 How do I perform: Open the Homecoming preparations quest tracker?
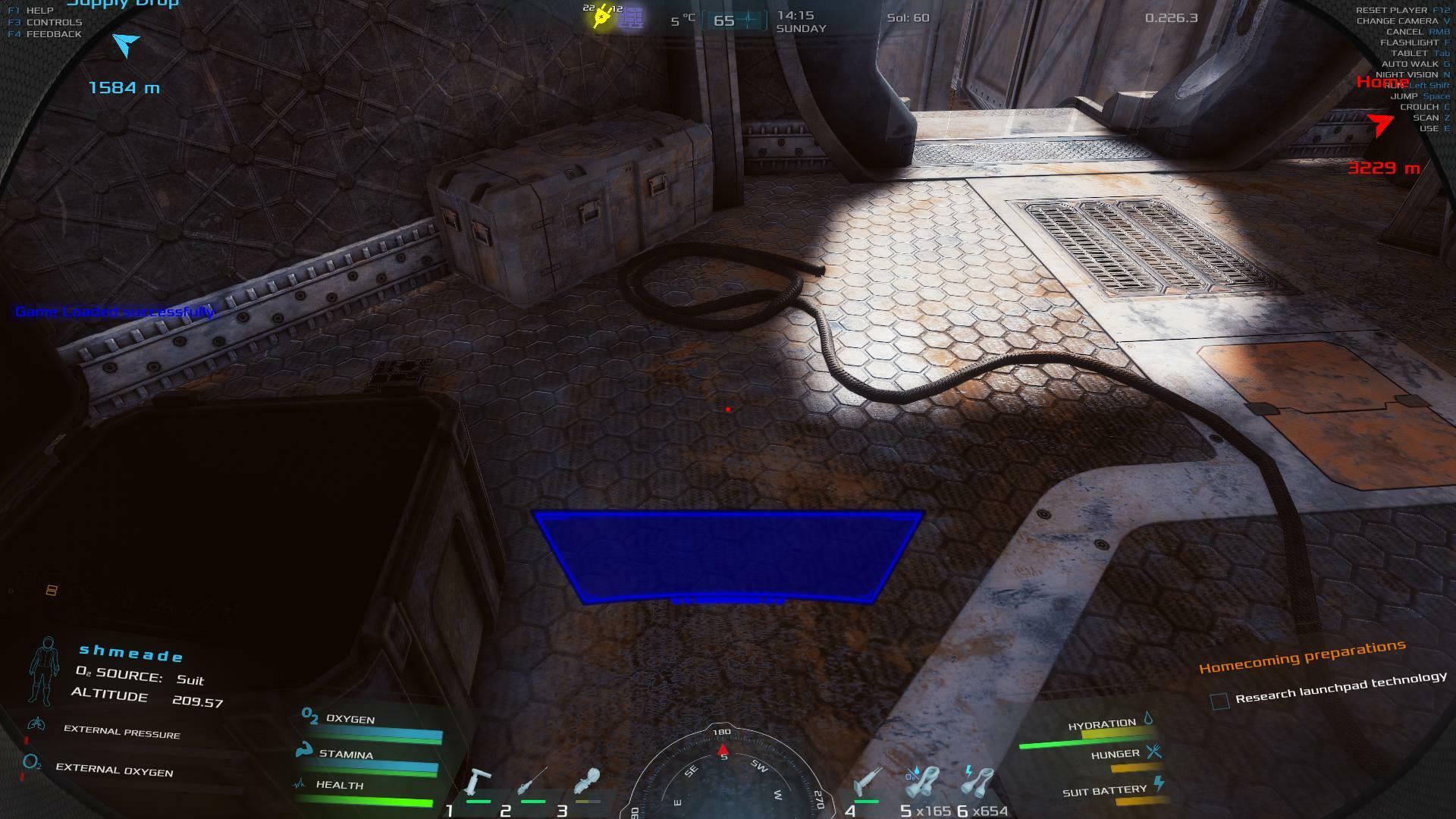pos(1301,656)
